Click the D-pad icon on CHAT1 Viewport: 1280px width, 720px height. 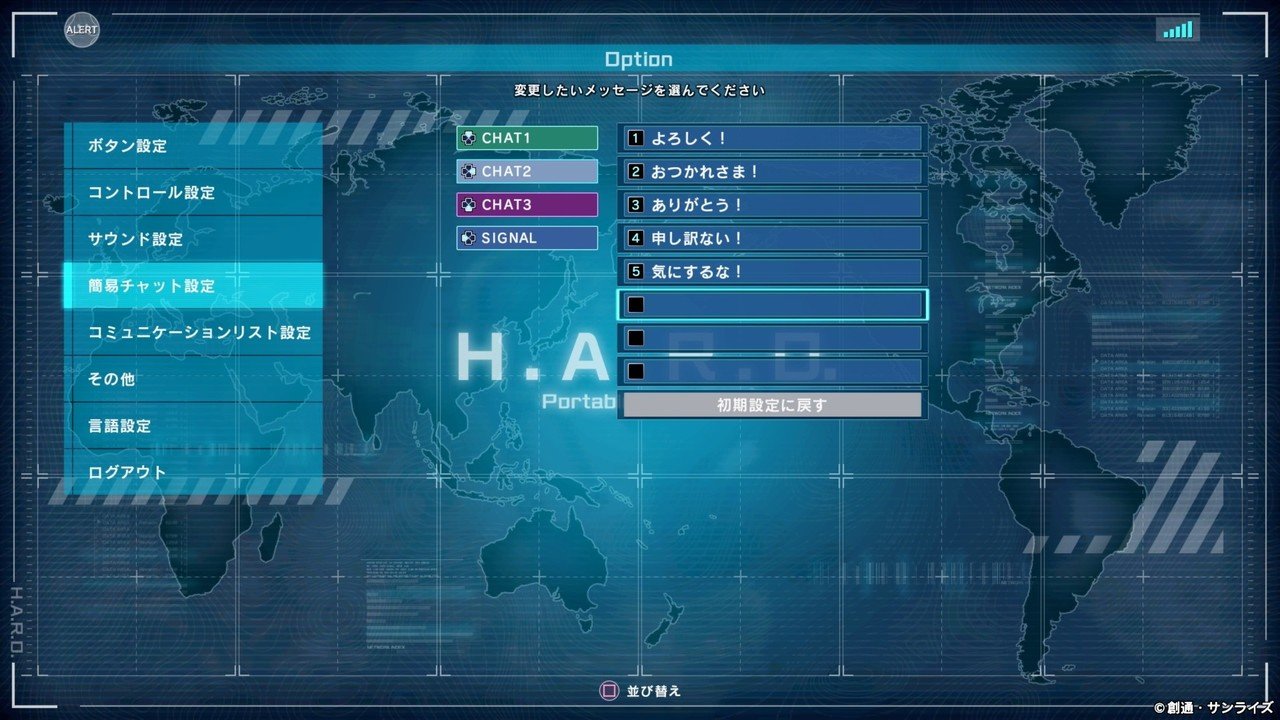[470, 138]
